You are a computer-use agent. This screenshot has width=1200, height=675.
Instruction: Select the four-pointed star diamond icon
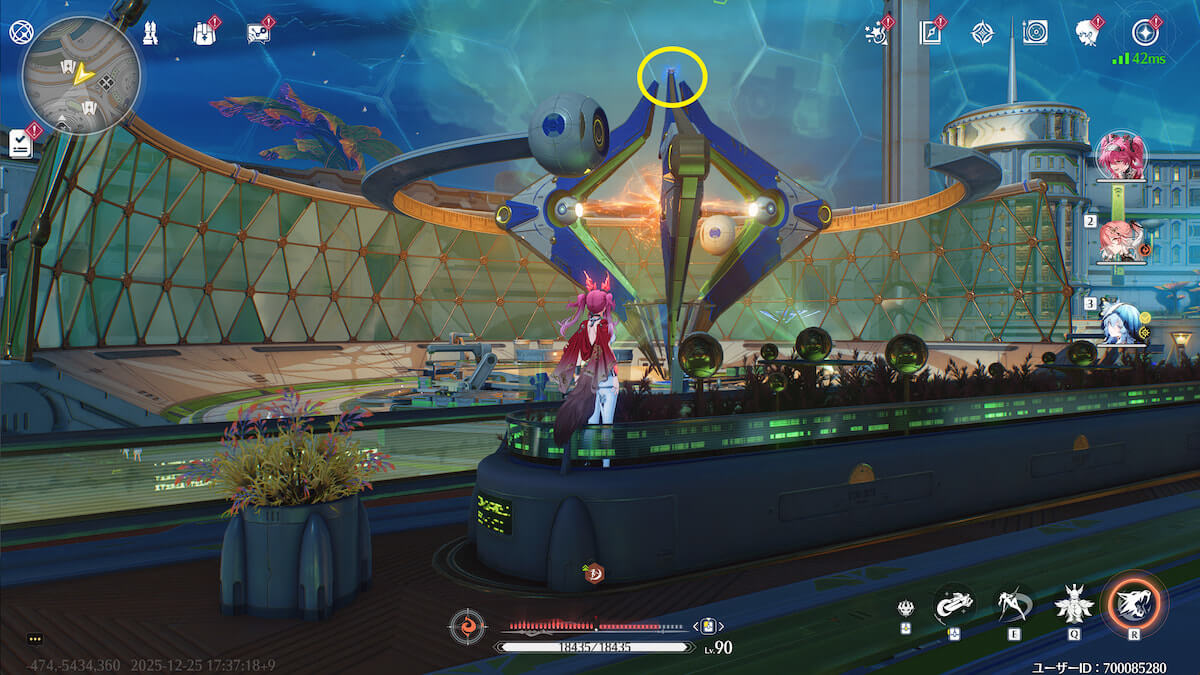click(x=983, y=33)
